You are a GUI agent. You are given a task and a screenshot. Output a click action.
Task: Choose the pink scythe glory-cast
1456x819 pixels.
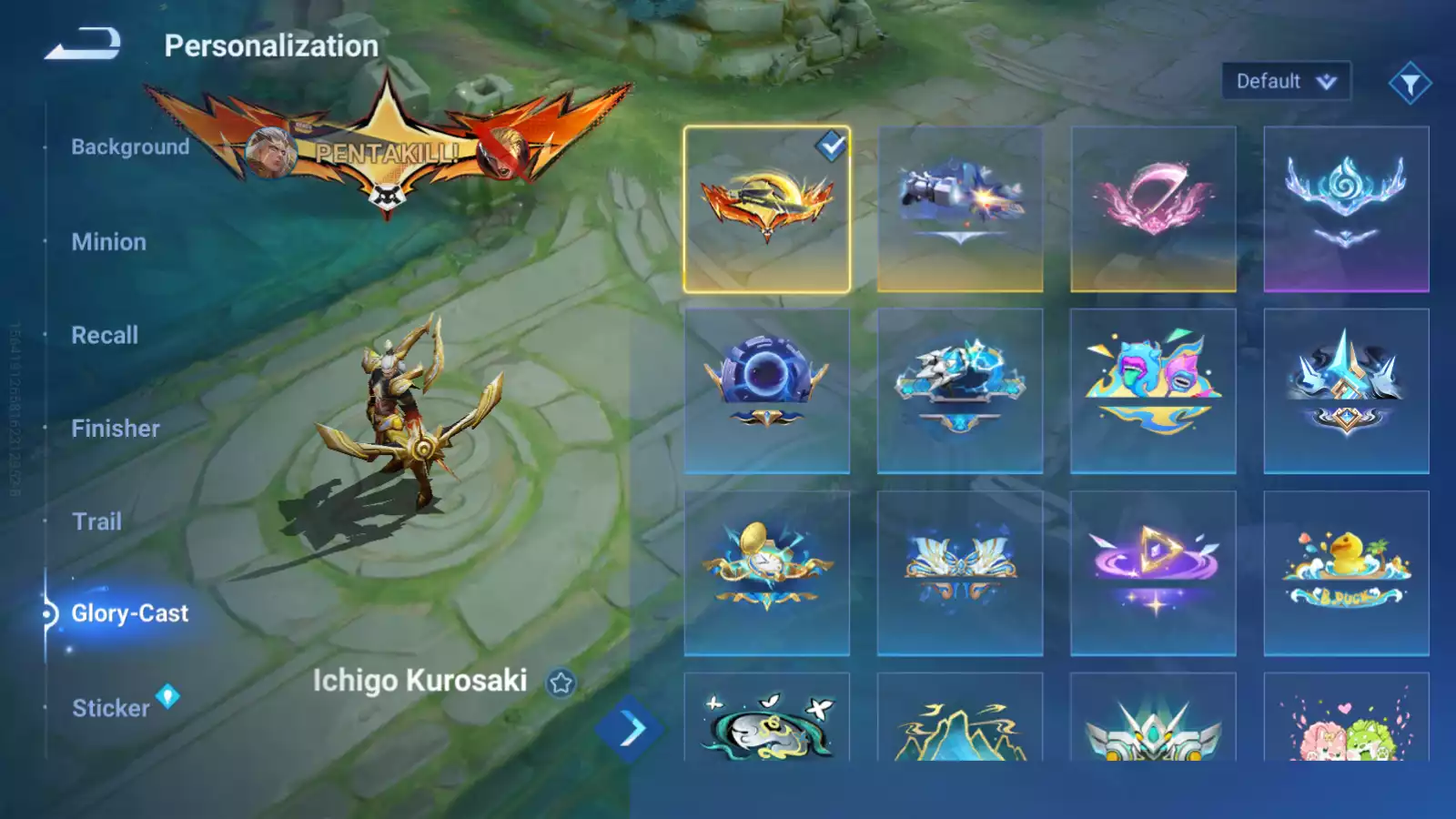(x=1153, y=209)
